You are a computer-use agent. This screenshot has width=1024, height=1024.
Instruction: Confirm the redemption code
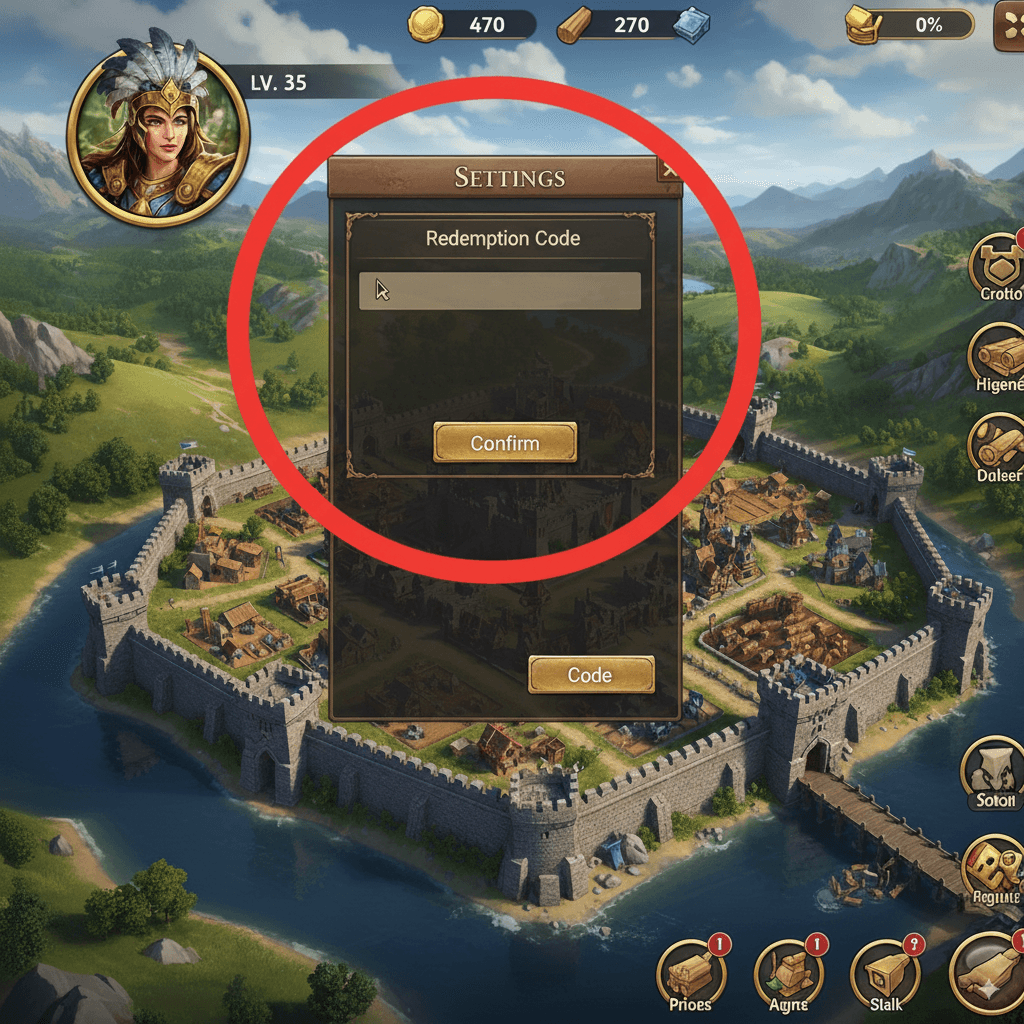coord(505,442)
